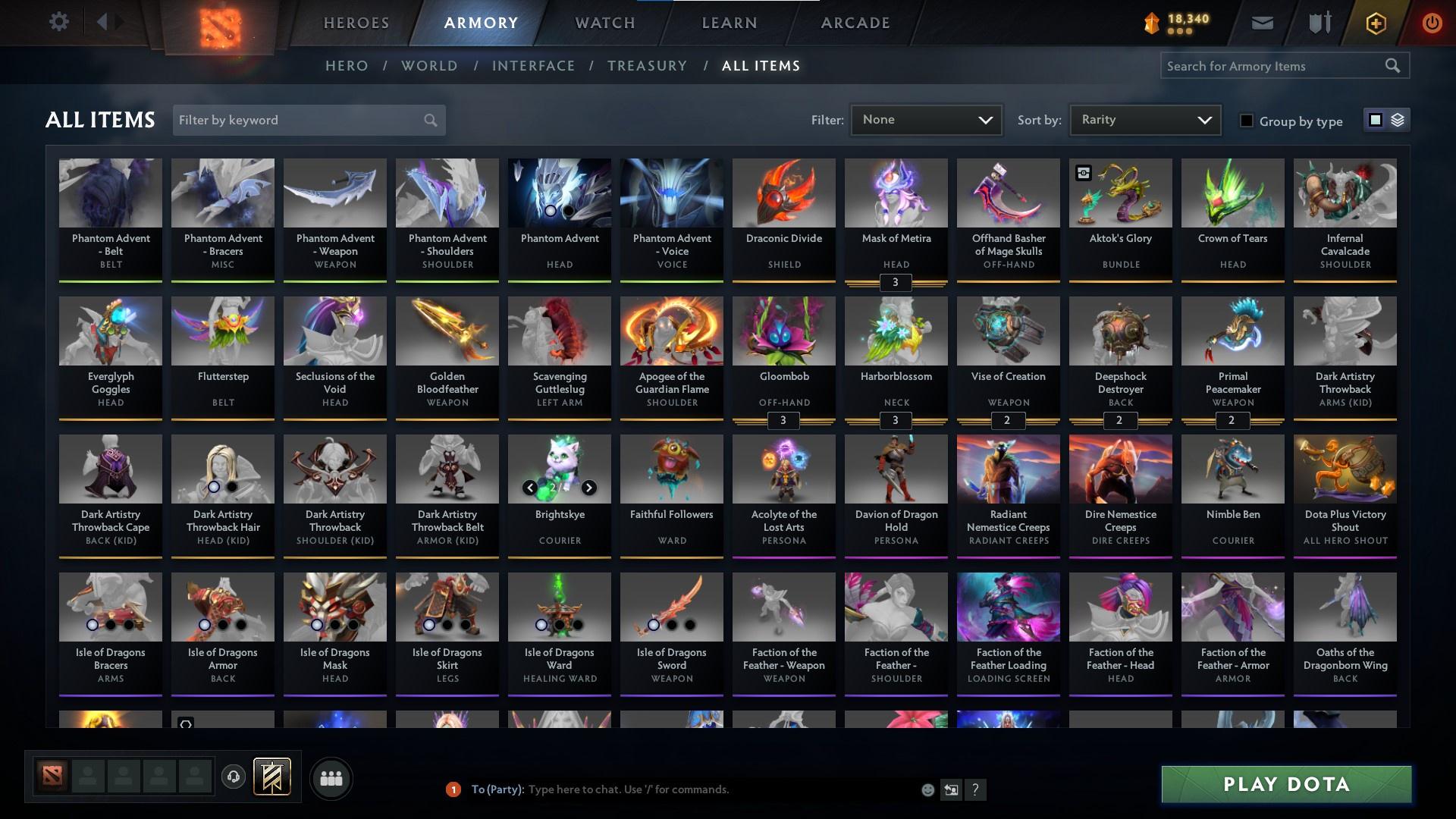Click the shield-and-sword armory icon top right

(1318, 22)
